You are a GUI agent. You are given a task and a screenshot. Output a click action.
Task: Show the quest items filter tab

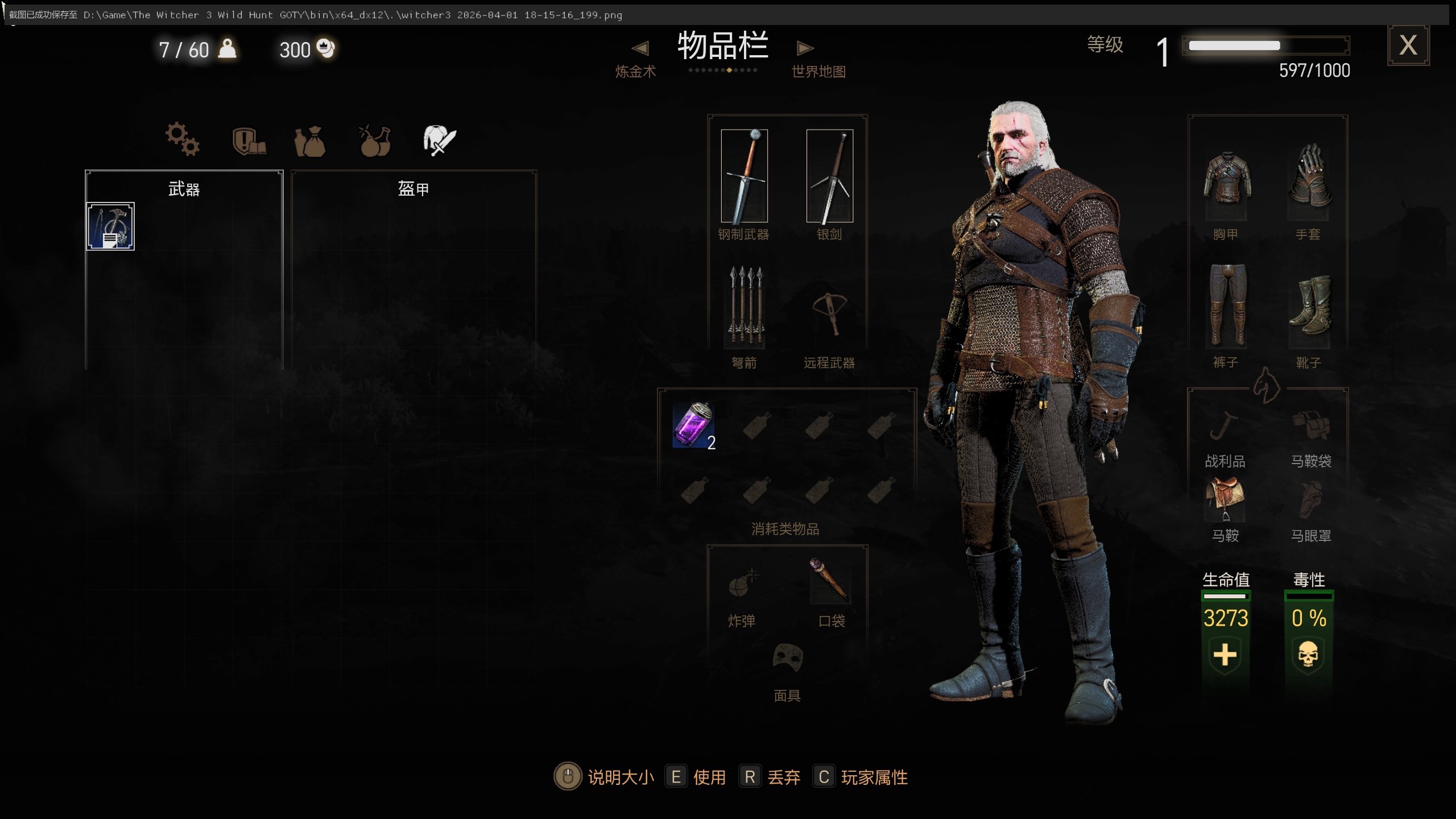[x=249, y=140]
